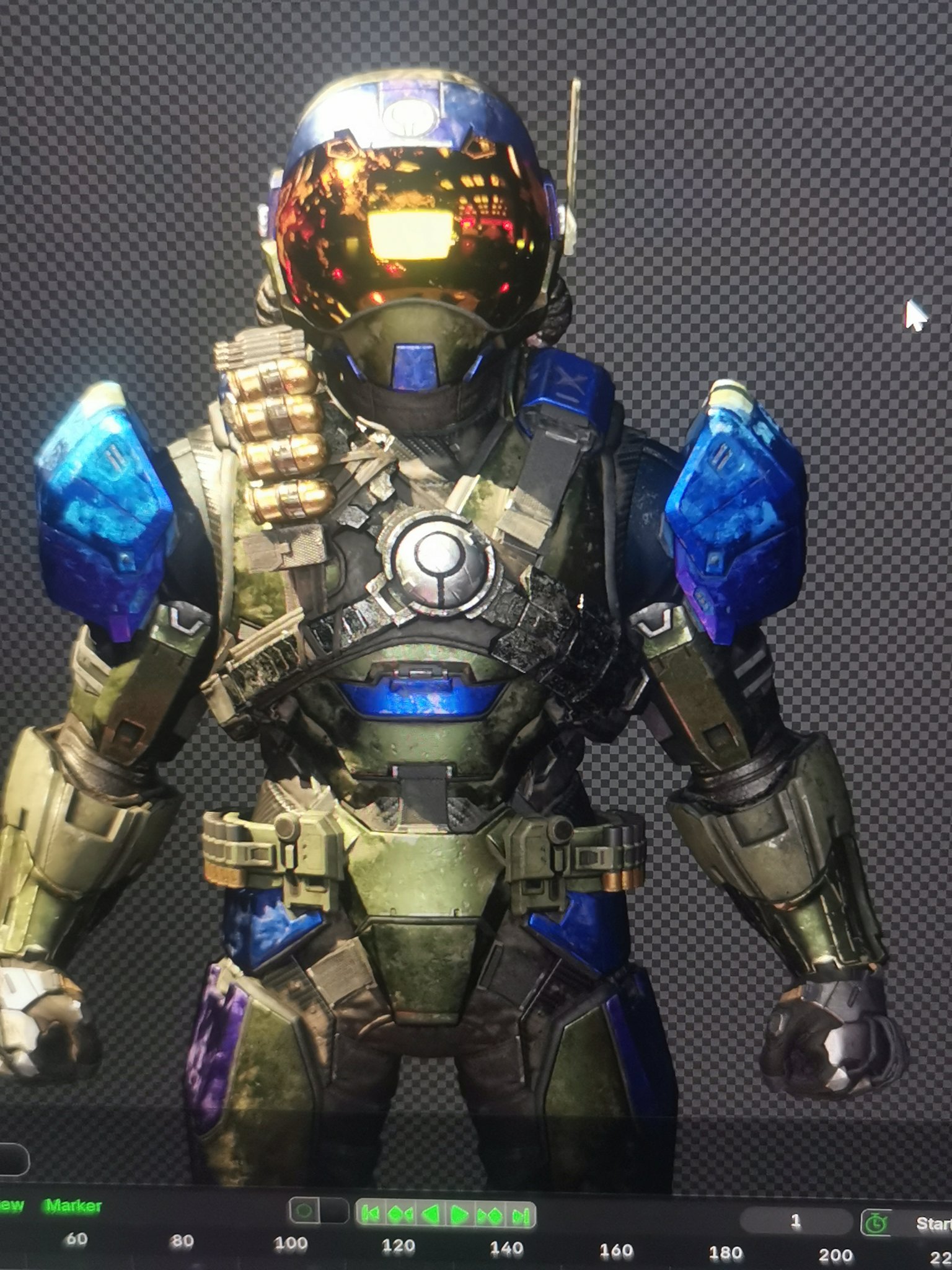This screenshot has width=952, height=1270.
Task: Open the partially visible View menu
Action: [11, 1206]
